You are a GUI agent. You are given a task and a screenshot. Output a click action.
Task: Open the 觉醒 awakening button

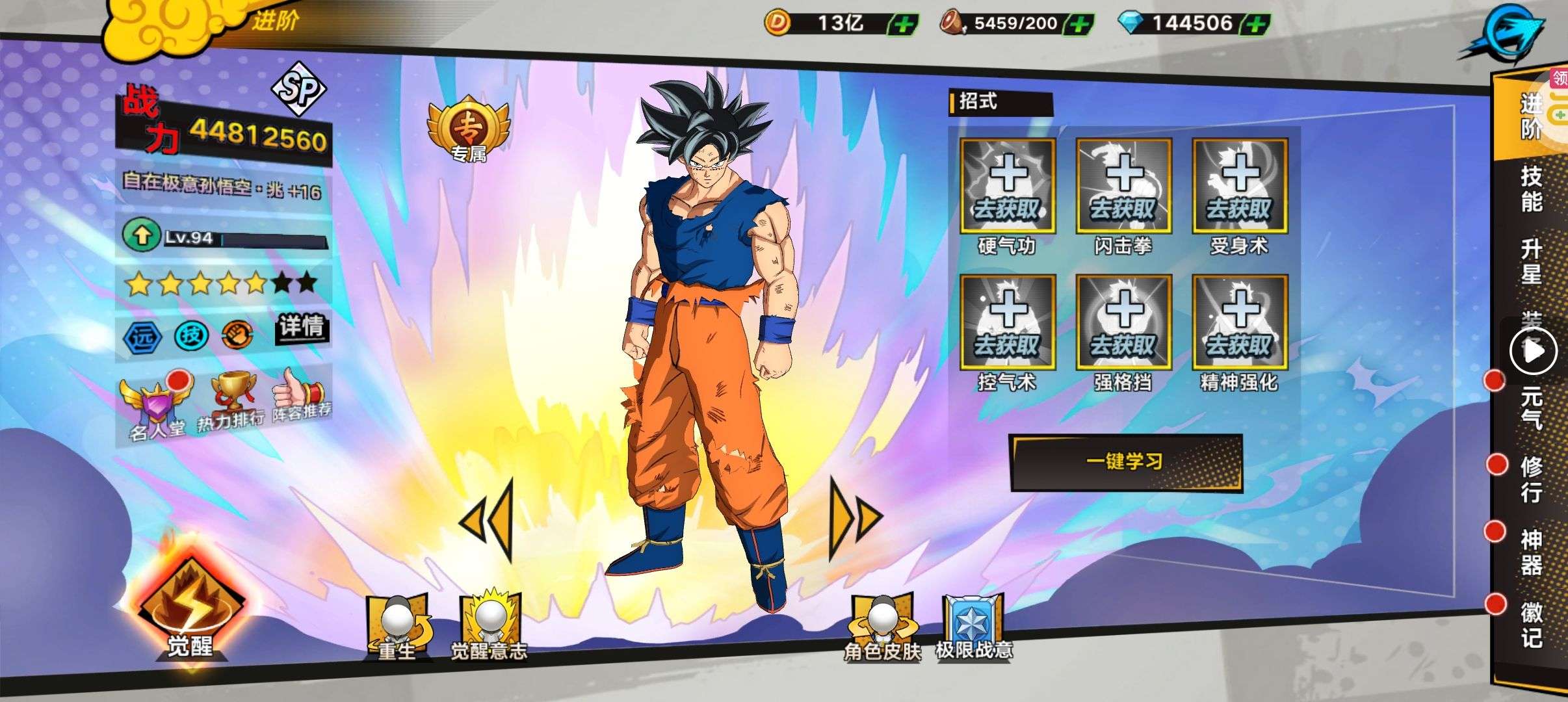coord(190,611)
